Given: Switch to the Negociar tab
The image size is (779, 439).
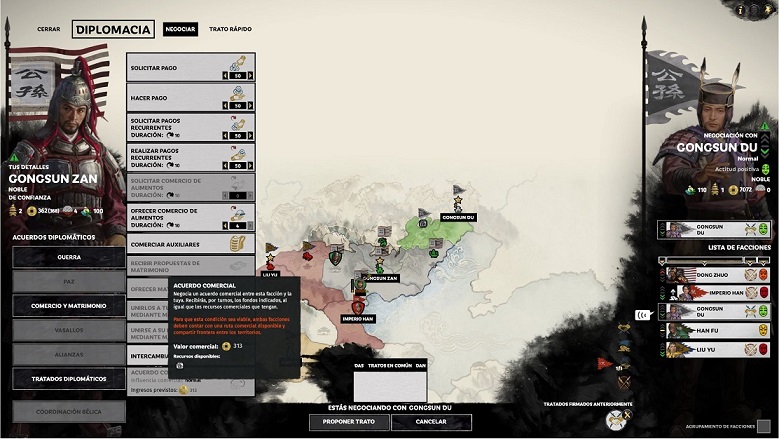Looking at the screenshot, I should point(180,30).
